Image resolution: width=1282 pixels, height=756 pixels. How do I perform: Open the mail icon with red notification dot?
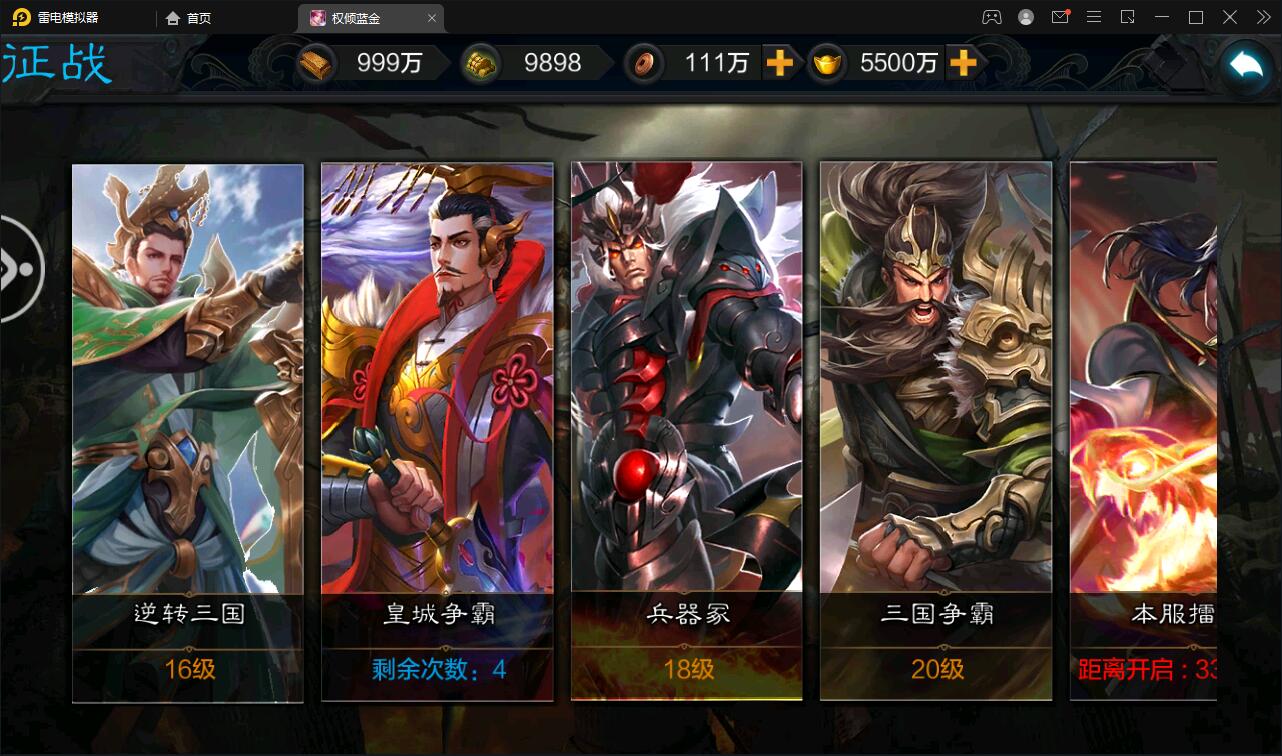coord(1059,17)
